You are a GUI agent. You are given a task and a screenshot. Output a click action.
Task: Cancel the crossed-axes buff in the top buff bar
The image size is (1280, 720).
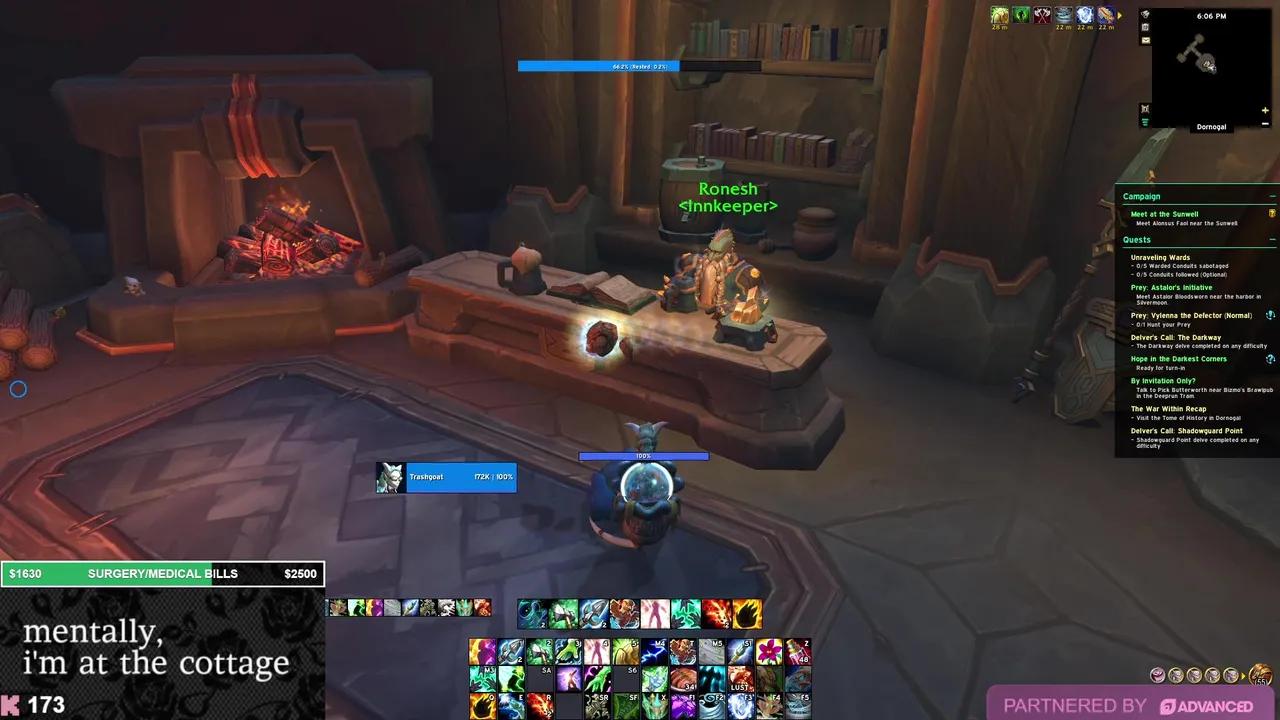click(x=1042, y=15)
